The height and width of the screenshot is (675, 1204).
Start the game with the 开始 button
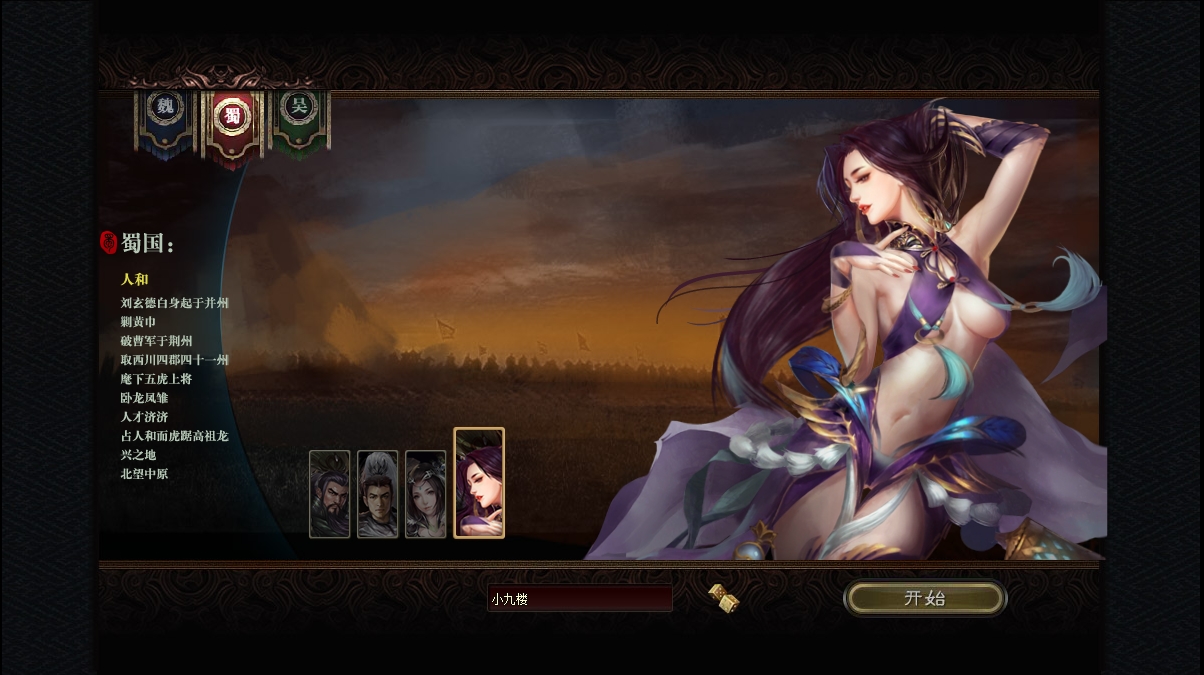925,598
